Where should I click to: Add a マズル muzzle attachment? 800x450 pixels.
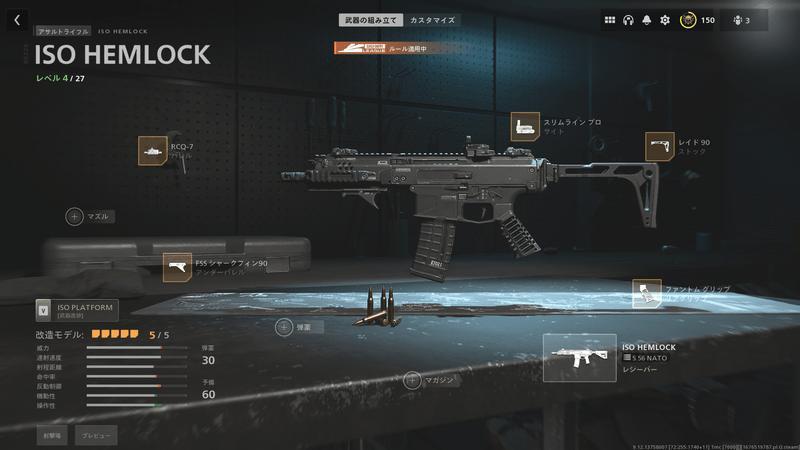[x=76, y=216]
